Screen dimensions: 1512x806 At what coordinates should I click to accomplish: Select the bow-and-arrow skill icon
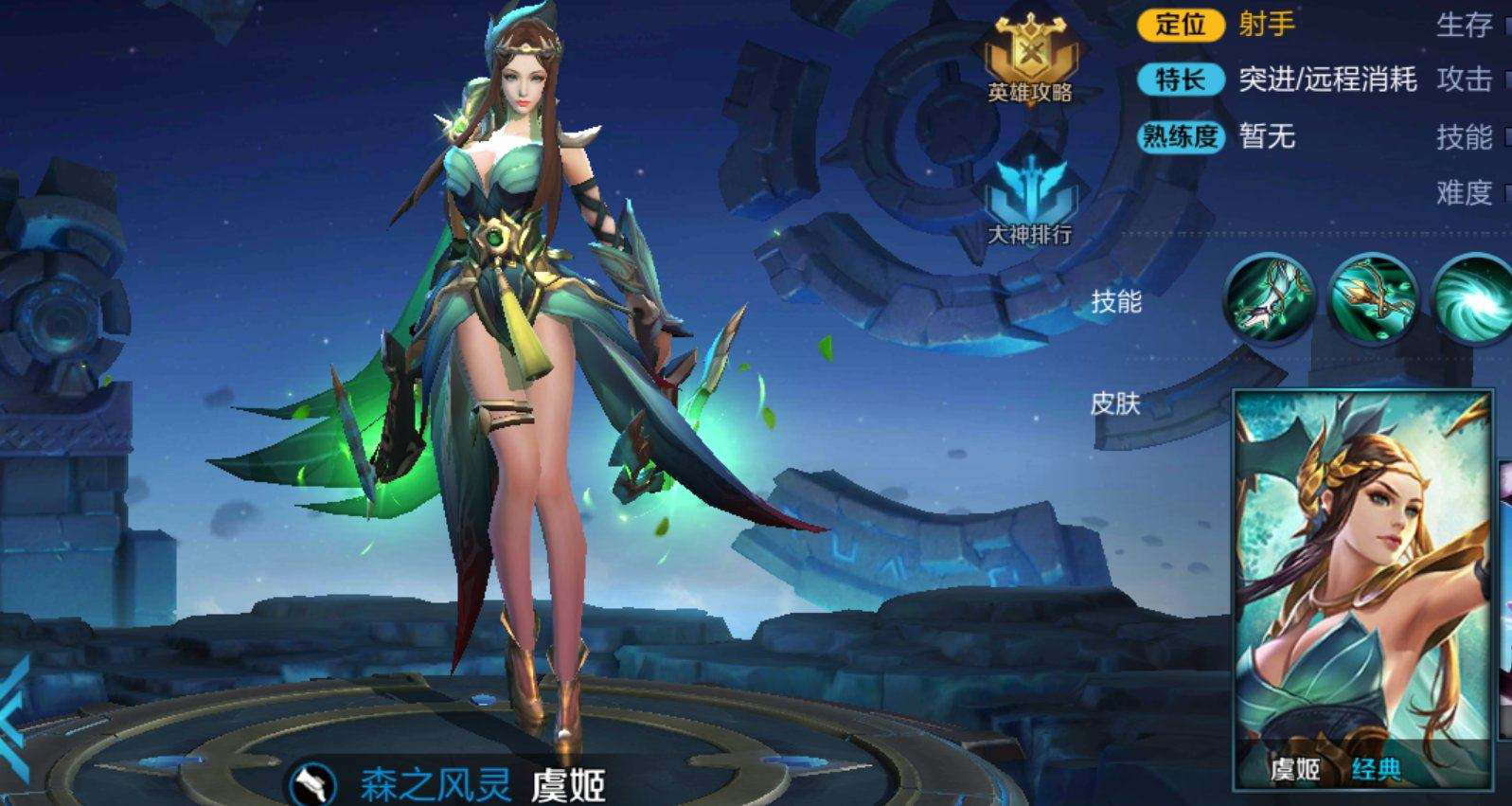(x=1270, y=296)
